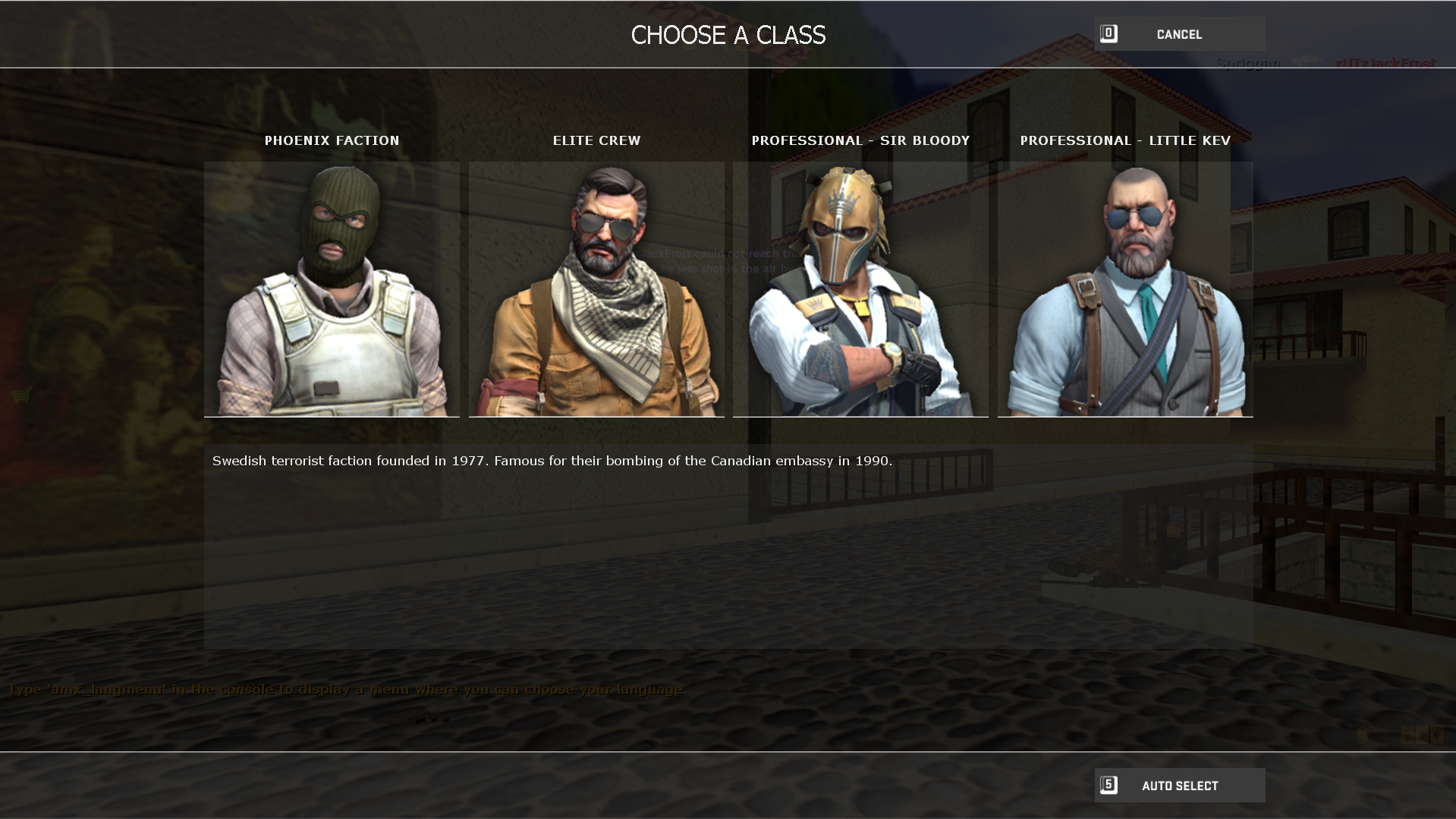The image size is (1456, 819).
Task: Click the Auto Select button
Action: [x=1179, y=786]
